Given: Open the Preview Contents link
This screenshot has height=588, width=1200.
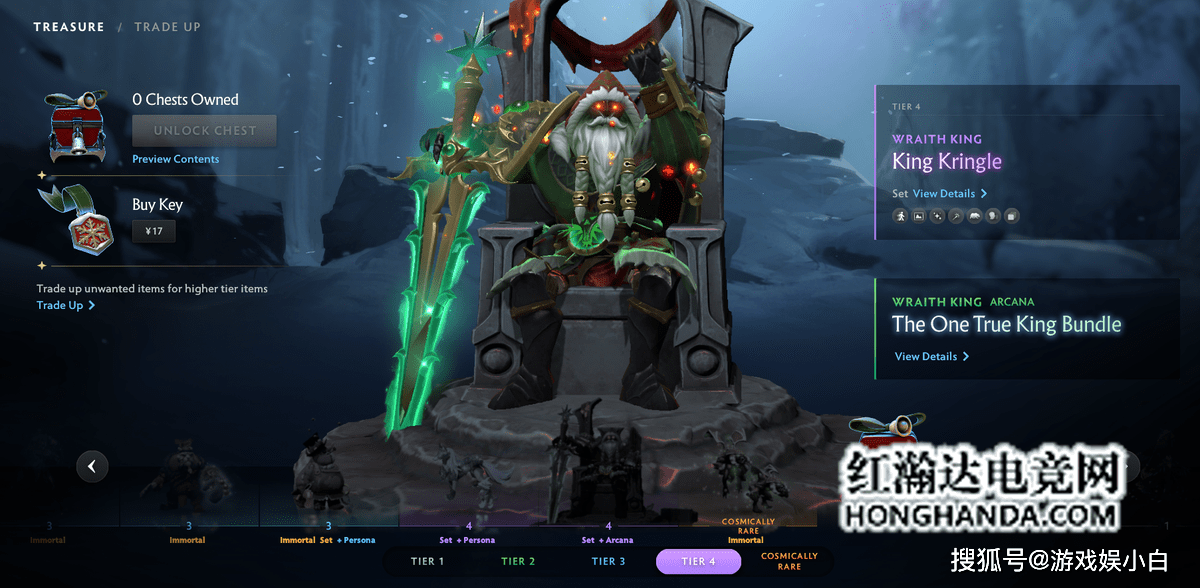Looking at the screenshot, I should [175, 159].
